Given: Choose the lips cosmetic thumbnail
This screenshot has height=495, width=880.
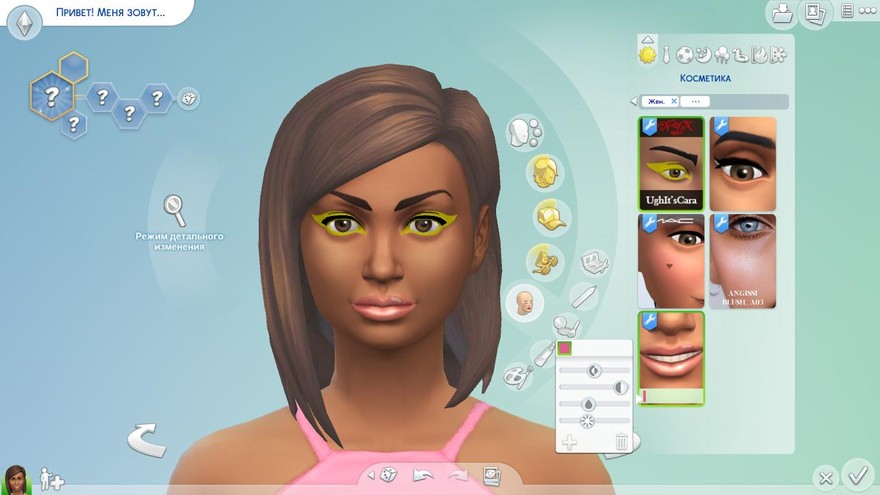Looking at the screenshot, I should (x=671, y=357).
